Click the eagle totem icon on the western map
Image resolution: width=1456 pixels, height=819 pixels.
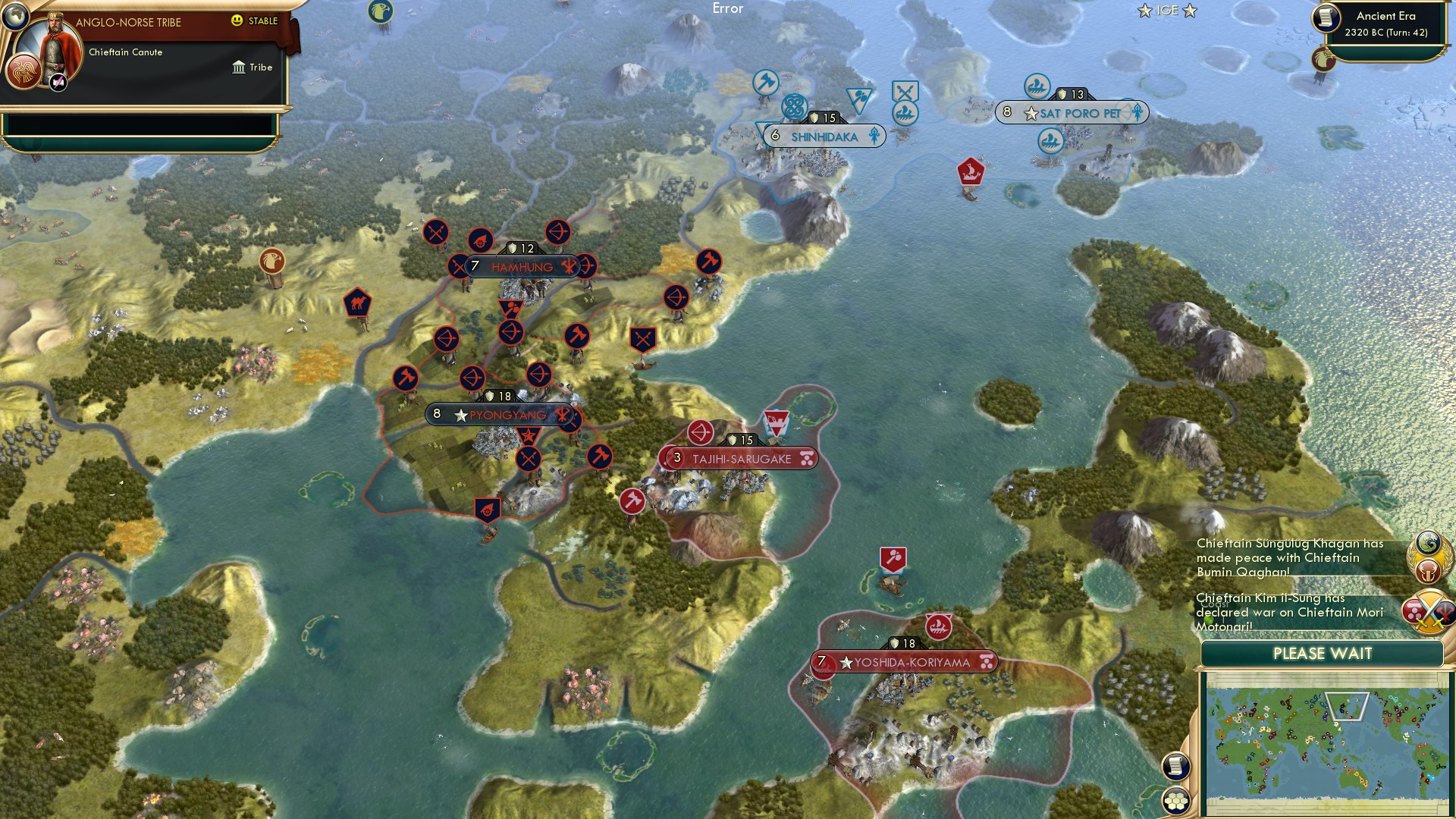pyautogui.click(x=273, y=261)
